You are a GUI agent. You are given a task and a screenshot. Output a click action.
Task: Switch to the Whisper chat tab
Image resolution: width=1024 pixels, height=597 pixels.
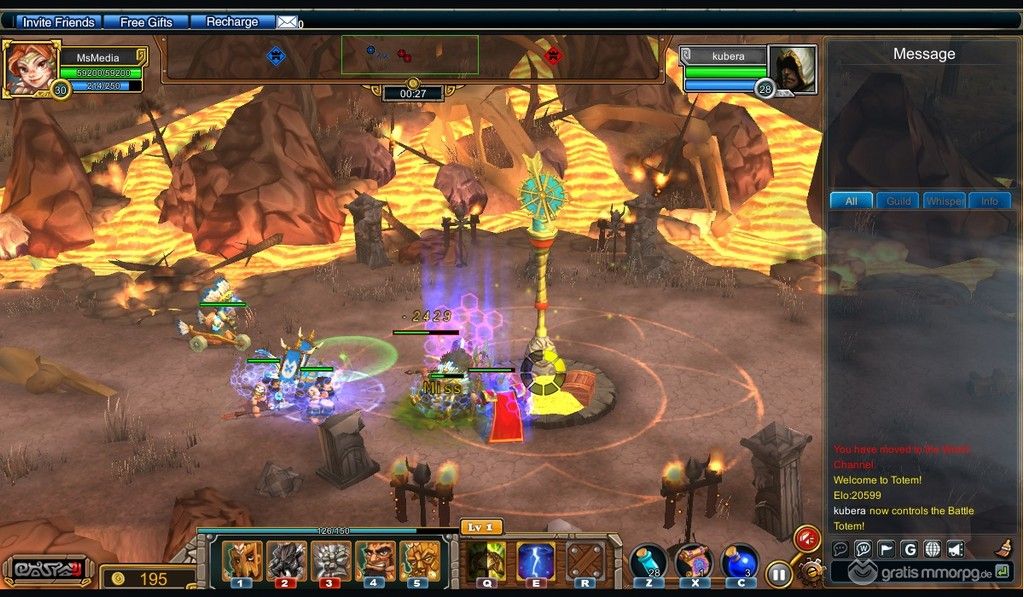(943, 201)
